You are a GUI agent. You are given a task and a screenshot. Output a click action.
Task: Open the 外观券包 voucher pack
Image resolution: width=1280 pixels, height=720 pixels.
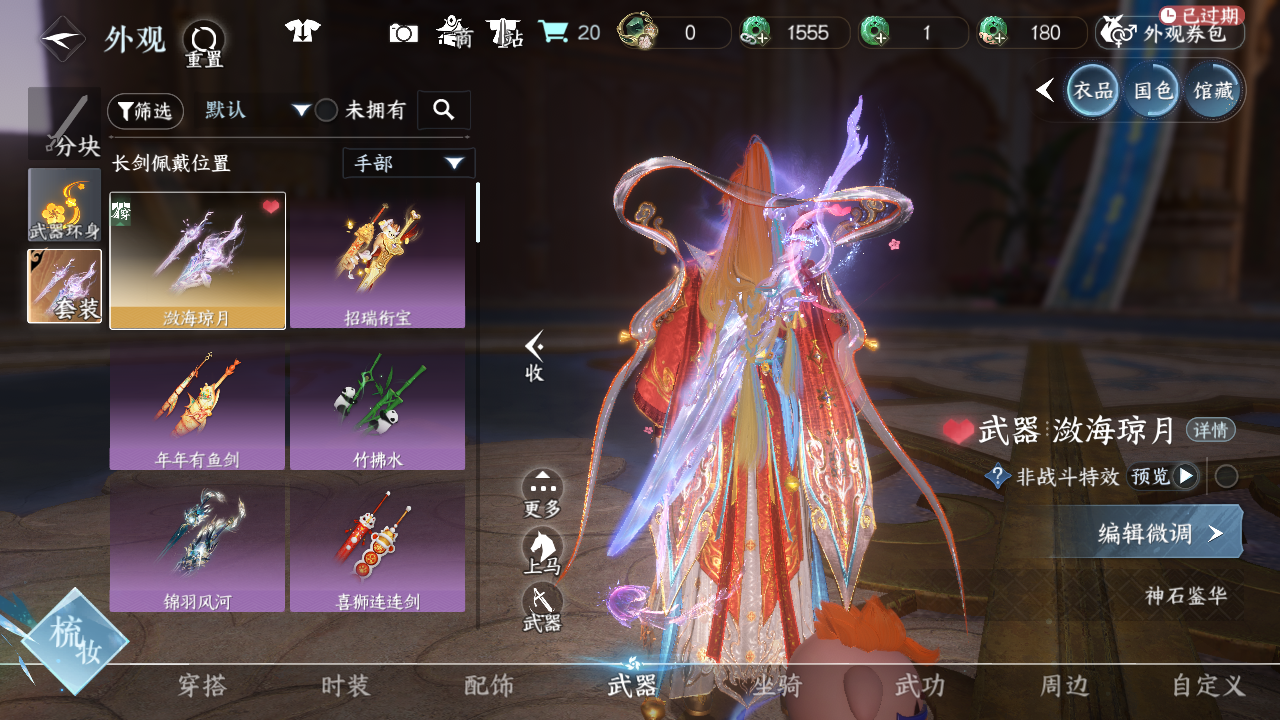1170,33
